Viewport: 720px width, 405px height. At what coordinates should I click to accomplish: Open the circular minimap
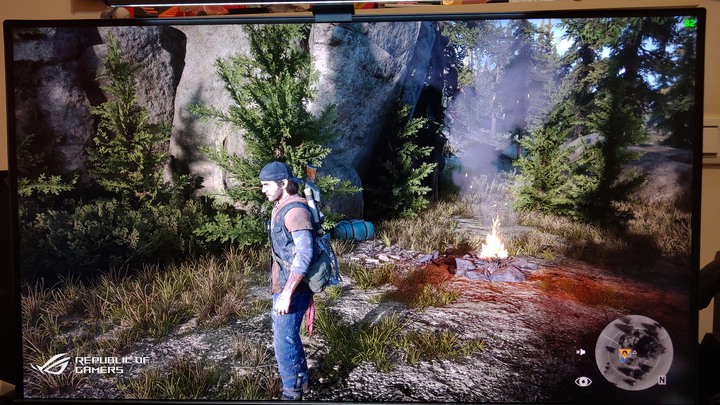click(x=634, y=352)
